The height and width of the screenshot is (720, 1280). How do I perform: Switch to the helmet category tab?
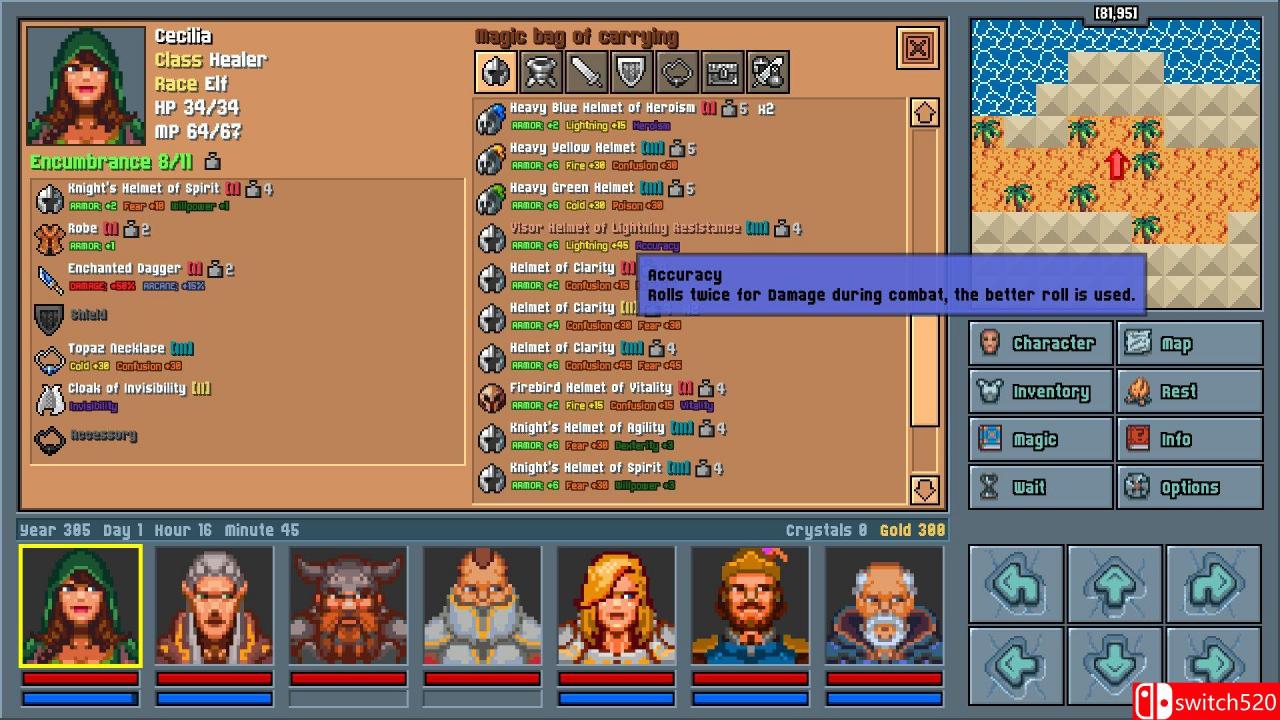(x=495, y=71)
